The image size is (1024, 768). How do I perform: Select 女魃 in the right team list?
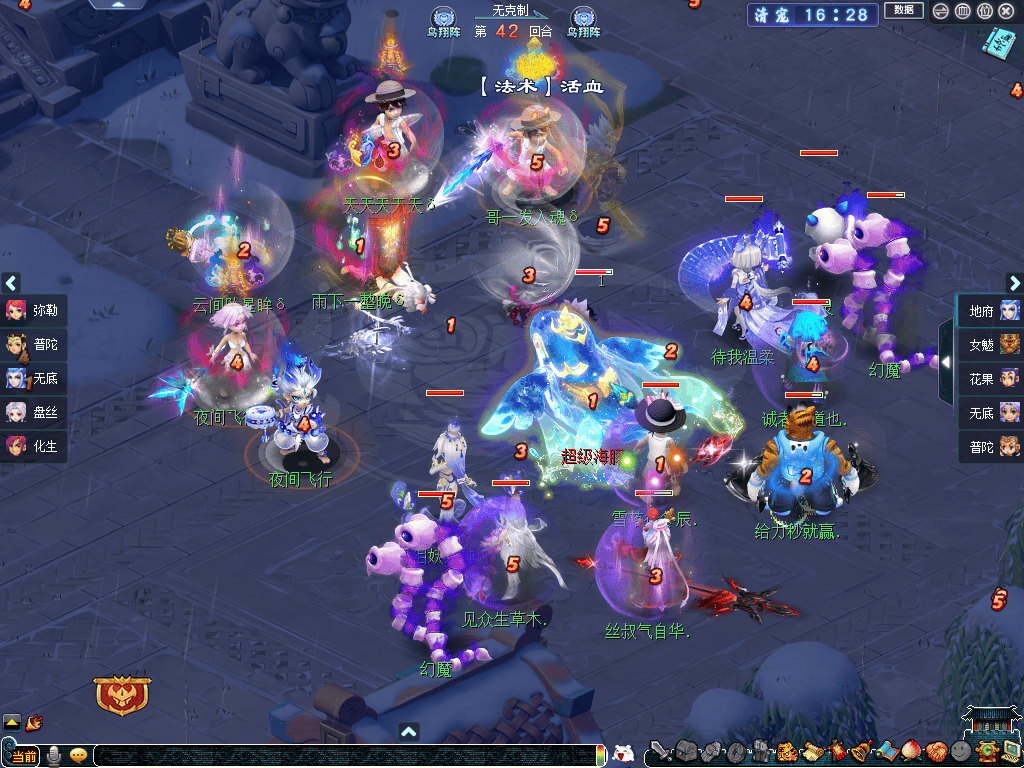click(991, 345)
